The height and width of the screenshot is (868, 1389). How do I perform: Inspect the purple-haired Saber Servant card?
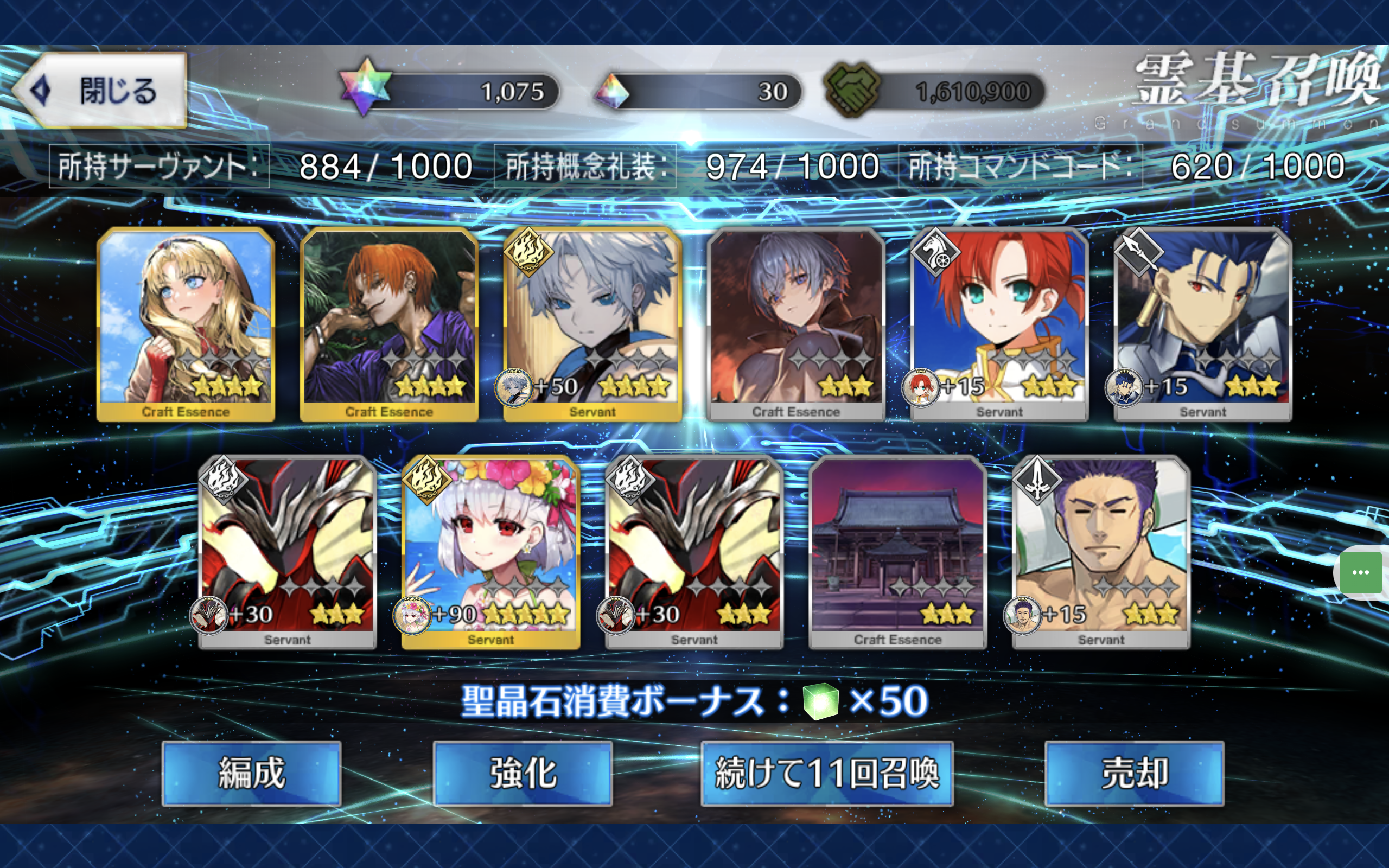coord(1101,552)
